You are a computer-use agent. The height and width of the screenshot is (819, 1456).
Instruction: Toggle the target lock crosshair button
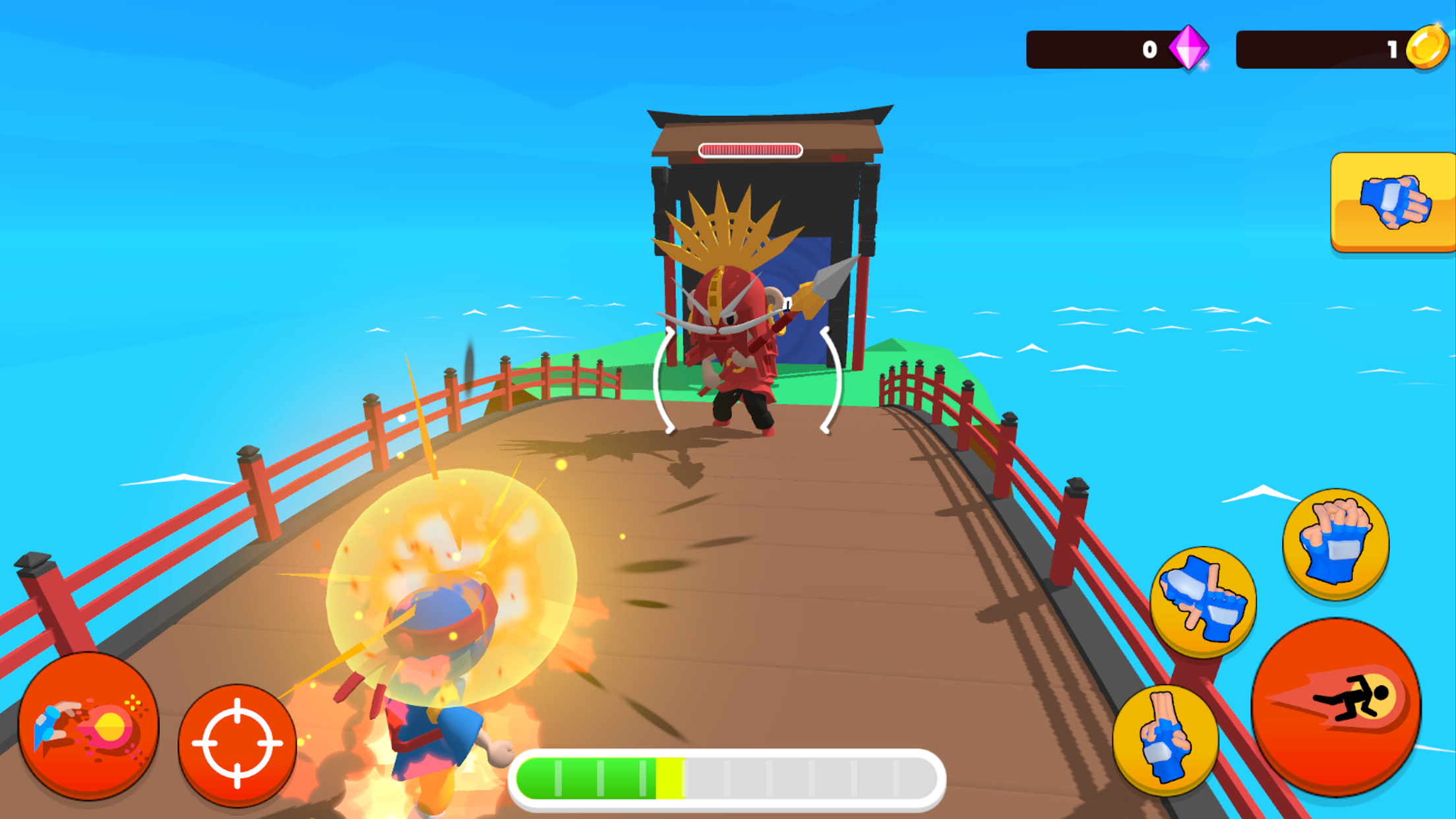click(x=238, y=742)
